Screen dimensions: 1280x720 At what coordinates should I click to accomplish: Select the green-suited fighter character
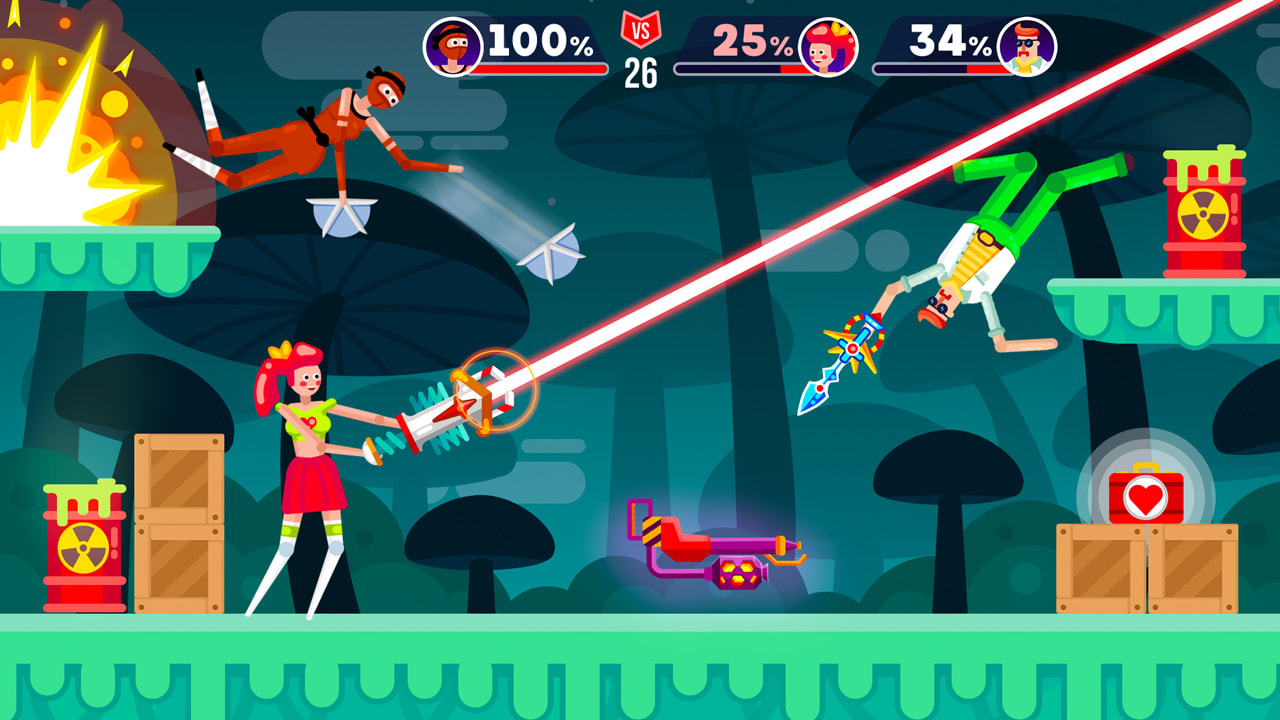(x=980, y=250)
